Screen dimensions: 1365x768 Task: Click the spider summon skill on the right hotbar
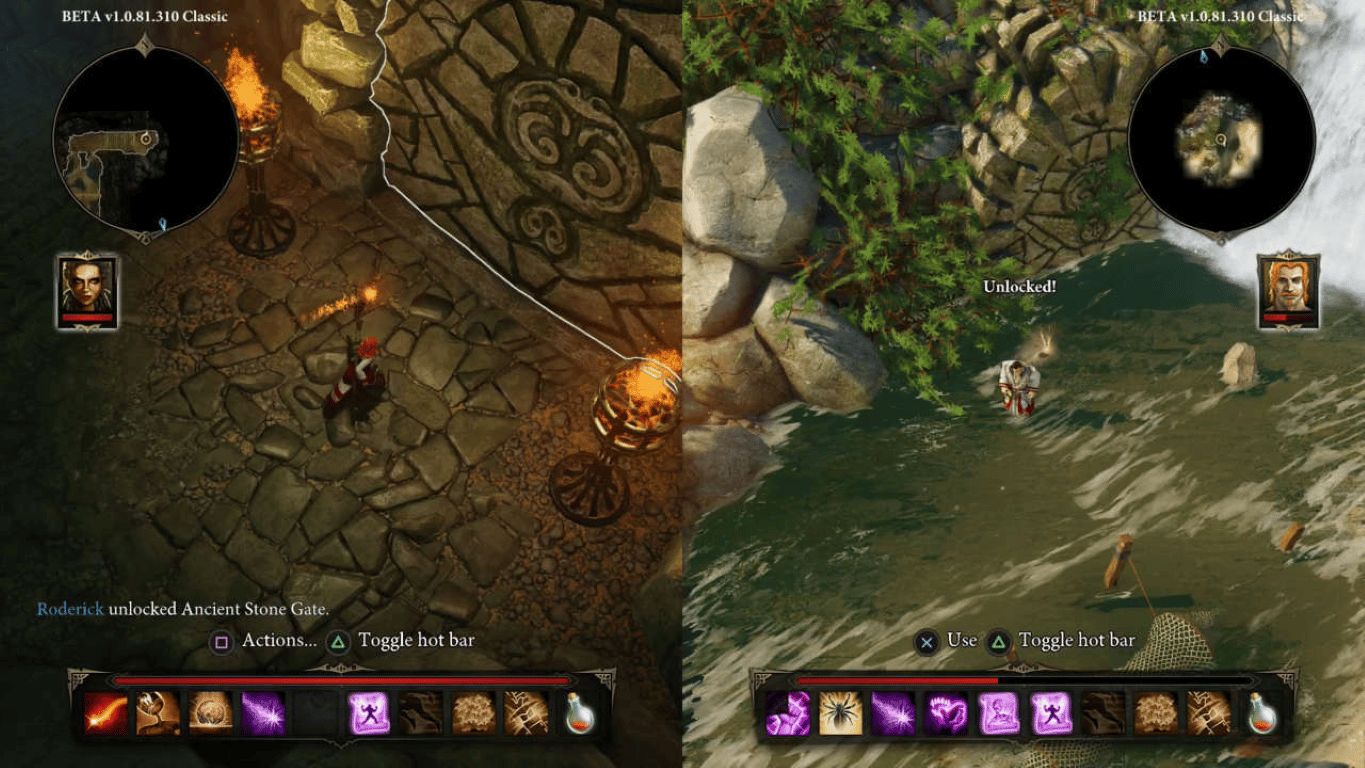coord(839,710)
